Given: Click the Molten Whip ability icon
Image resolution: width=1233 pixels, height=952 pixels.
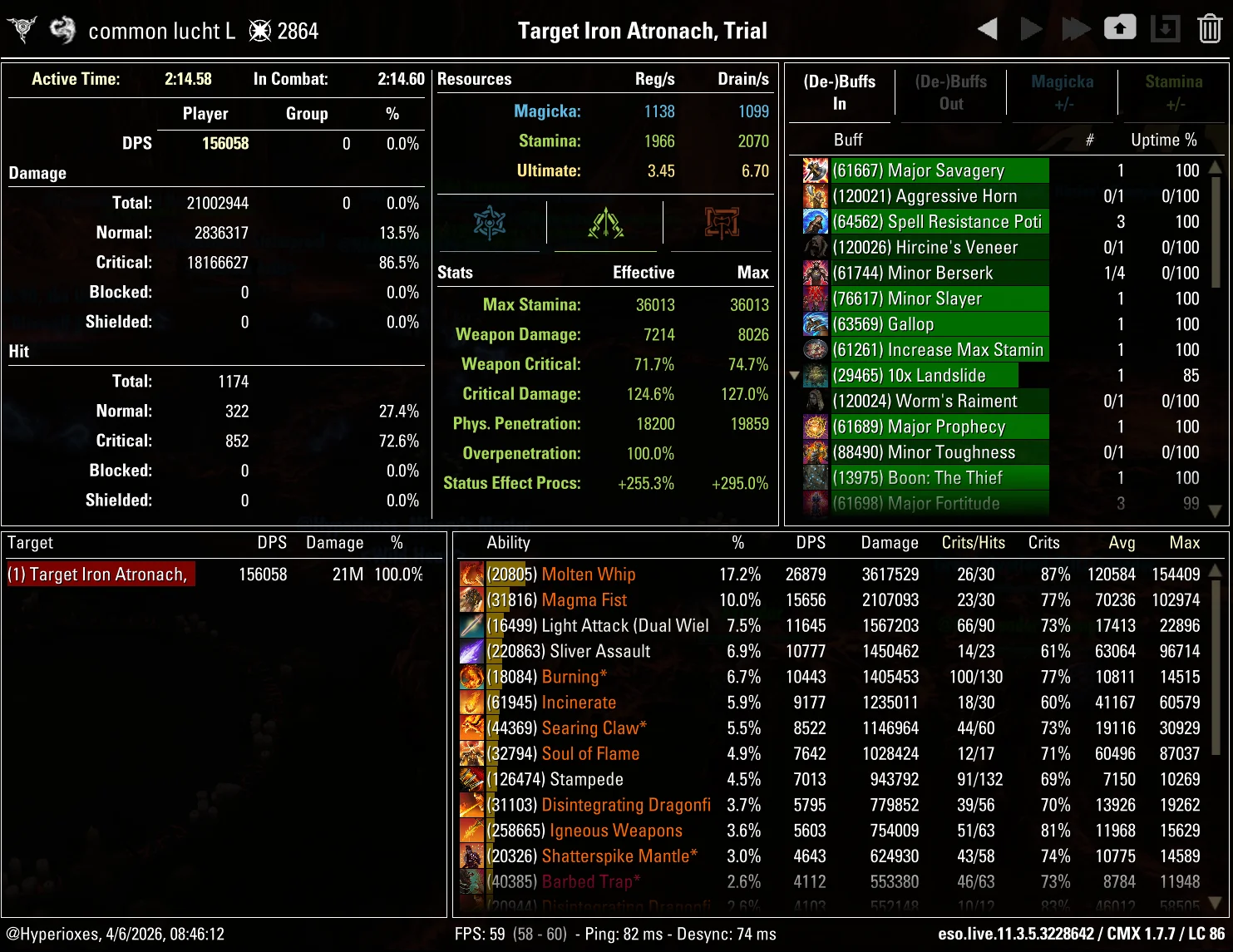Looking at the screenshot, I should (472, 574).
